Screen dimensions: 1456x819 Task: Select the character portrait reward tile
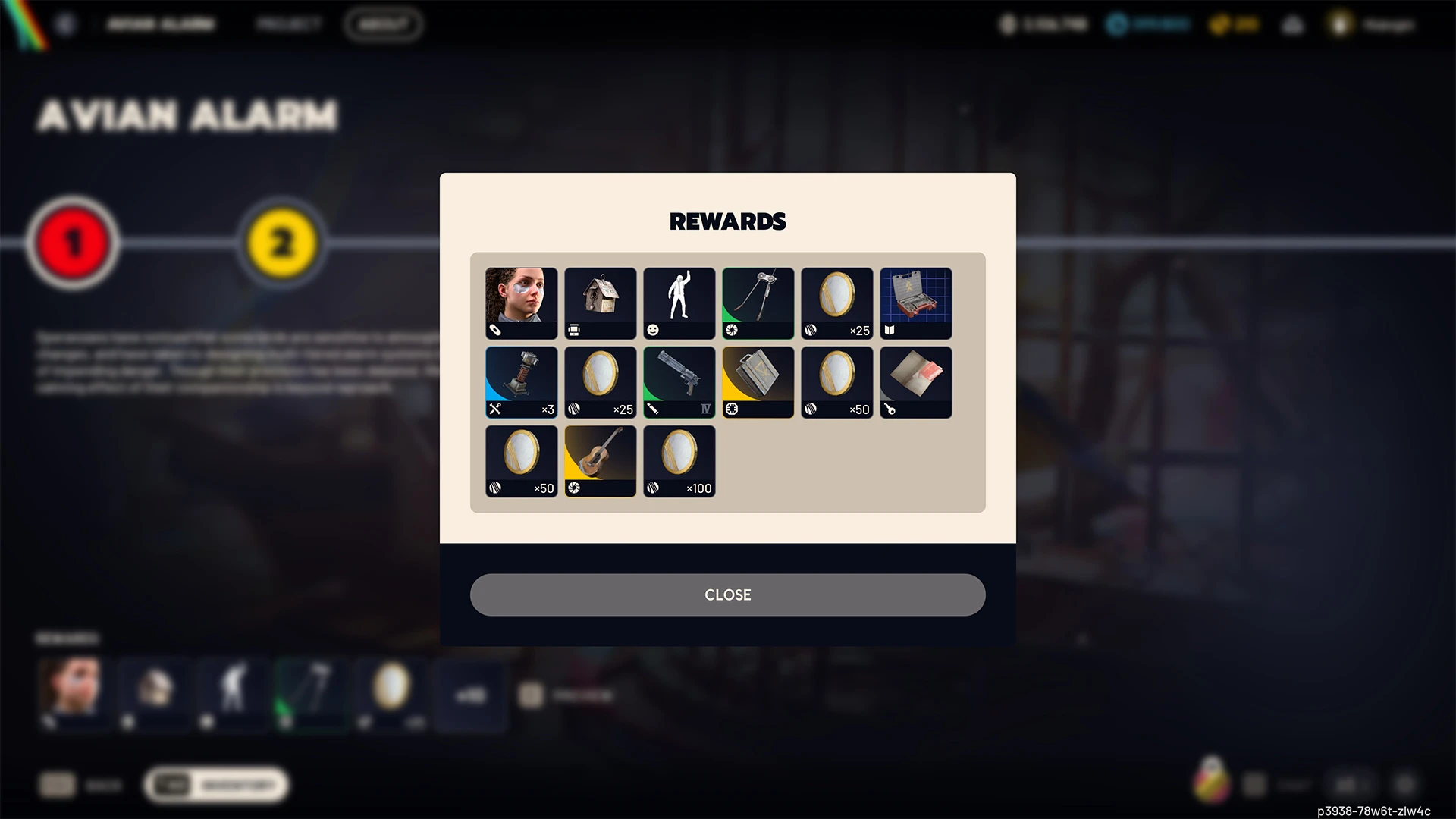tap(521, 303)
